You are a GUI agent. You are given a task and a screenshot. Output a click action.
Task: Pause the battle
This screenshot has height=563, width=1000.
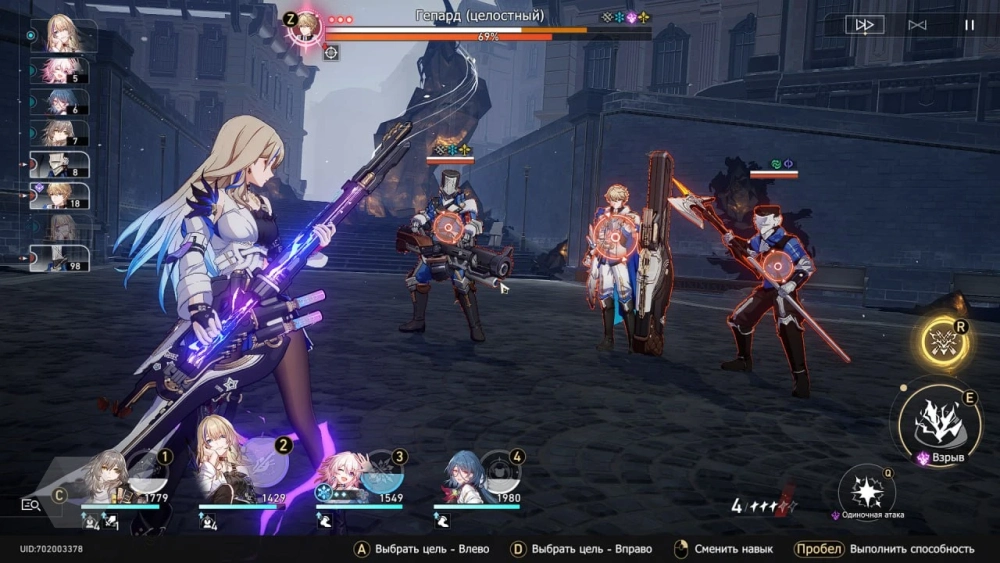(968, 25)
